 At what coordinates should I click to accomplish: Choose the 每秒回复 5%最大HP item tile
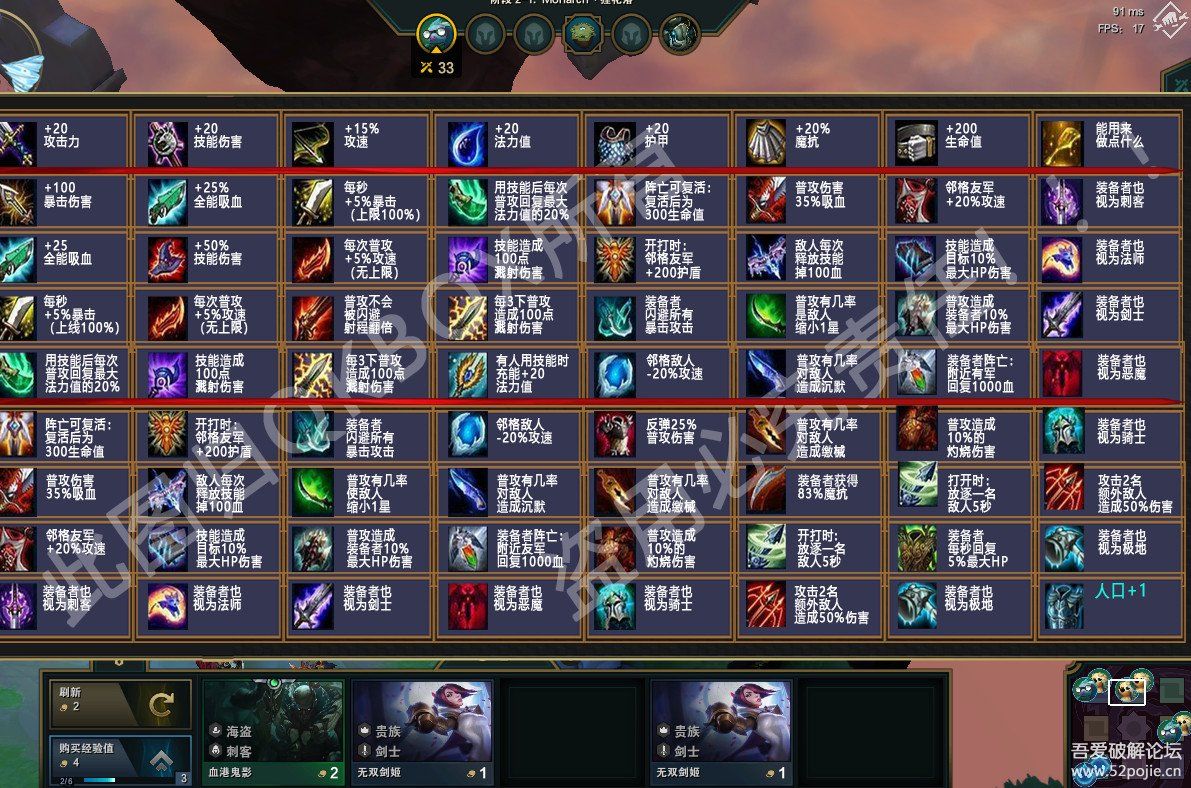coord(956,548)
